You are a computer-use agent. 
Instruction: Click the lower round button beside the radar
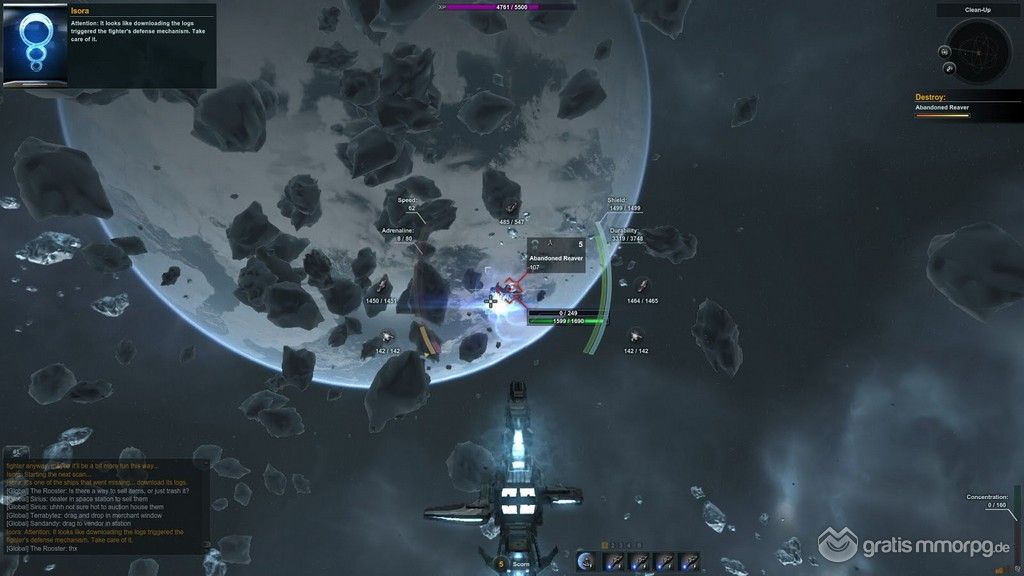tap(949, 68)
